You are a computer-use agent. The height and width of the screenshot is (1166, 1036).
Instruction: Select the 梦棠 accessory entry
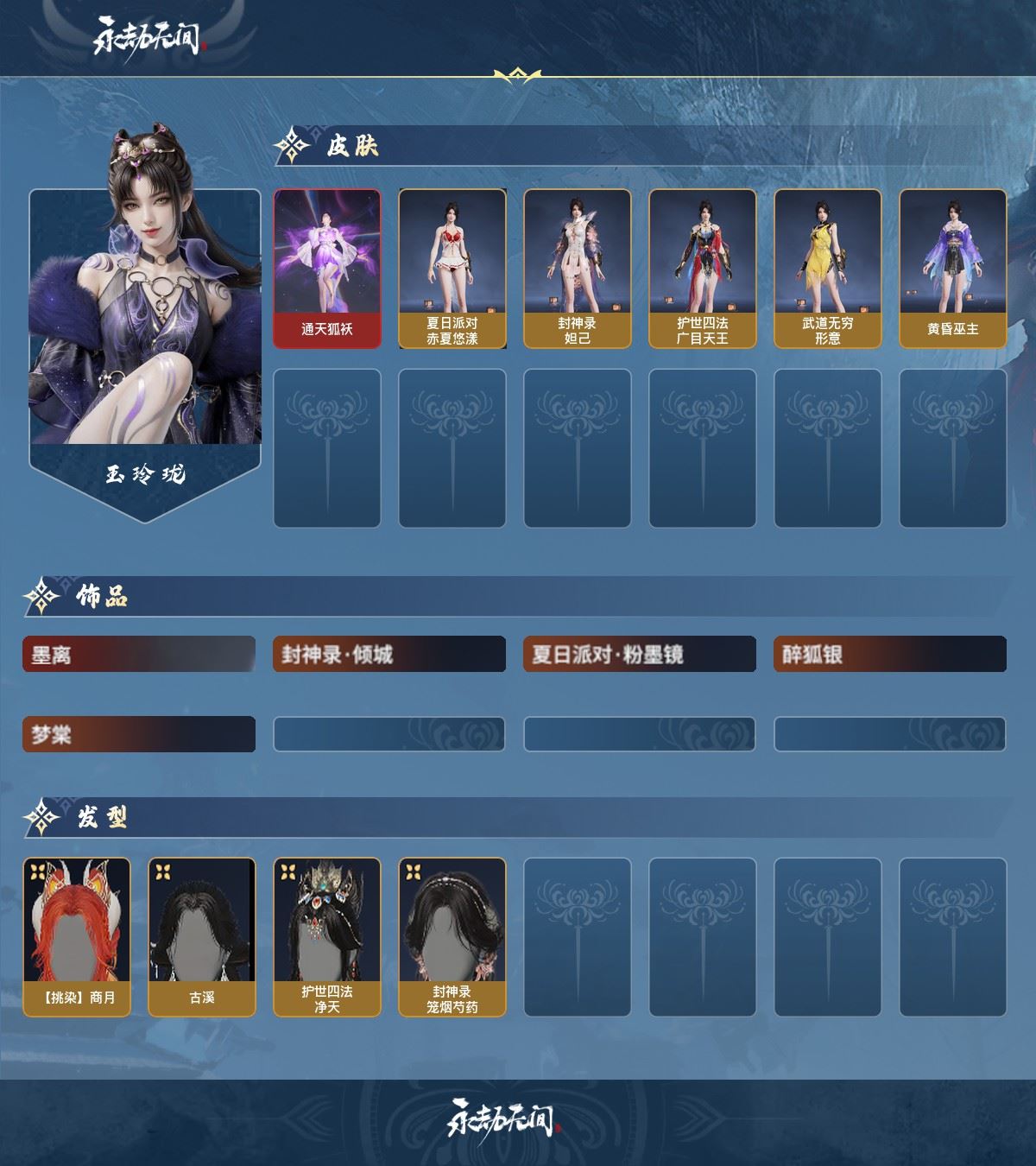click(x=139, y=735)
